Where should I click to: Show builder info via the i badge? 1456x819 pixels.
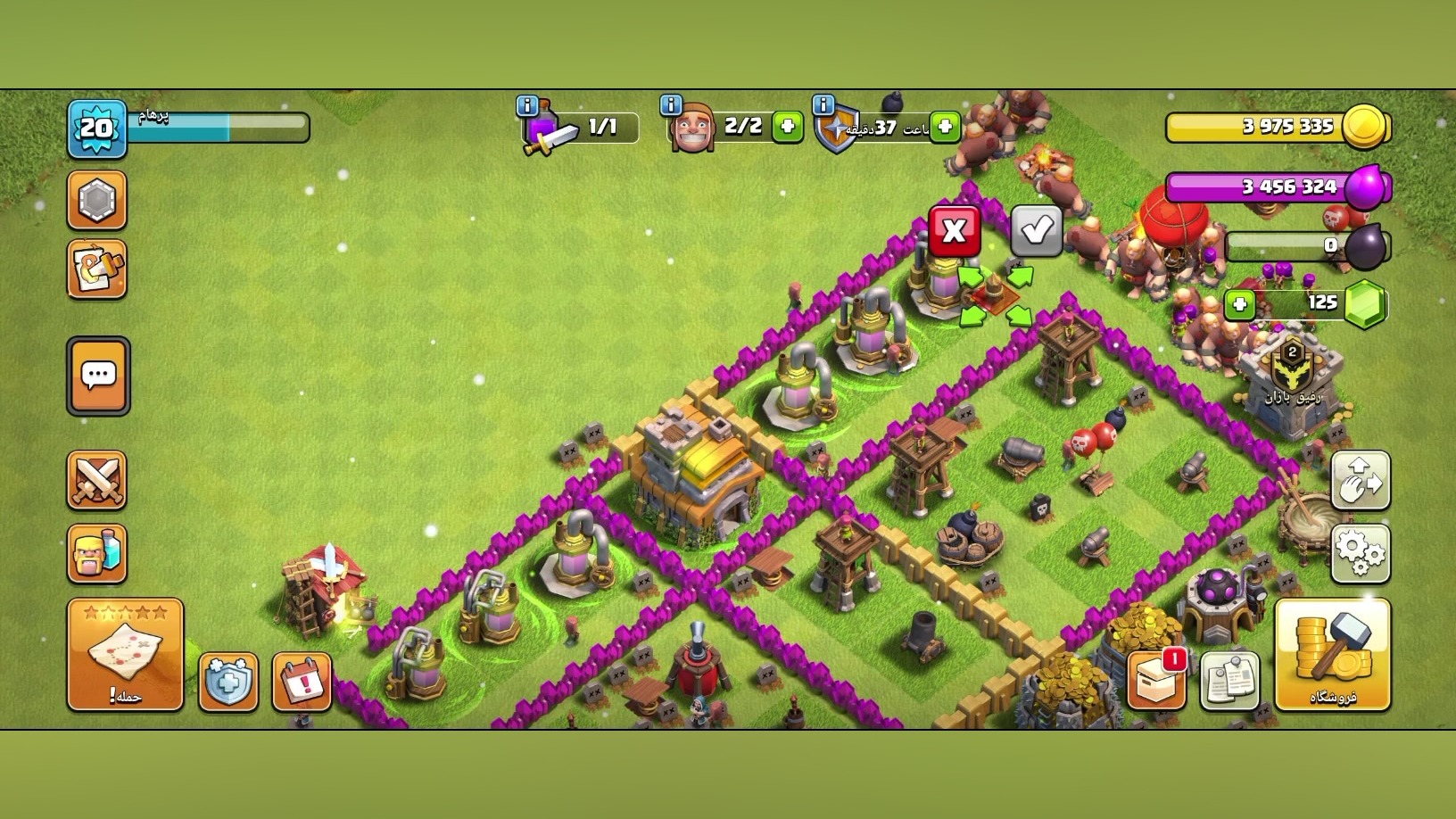coord(671,105)
